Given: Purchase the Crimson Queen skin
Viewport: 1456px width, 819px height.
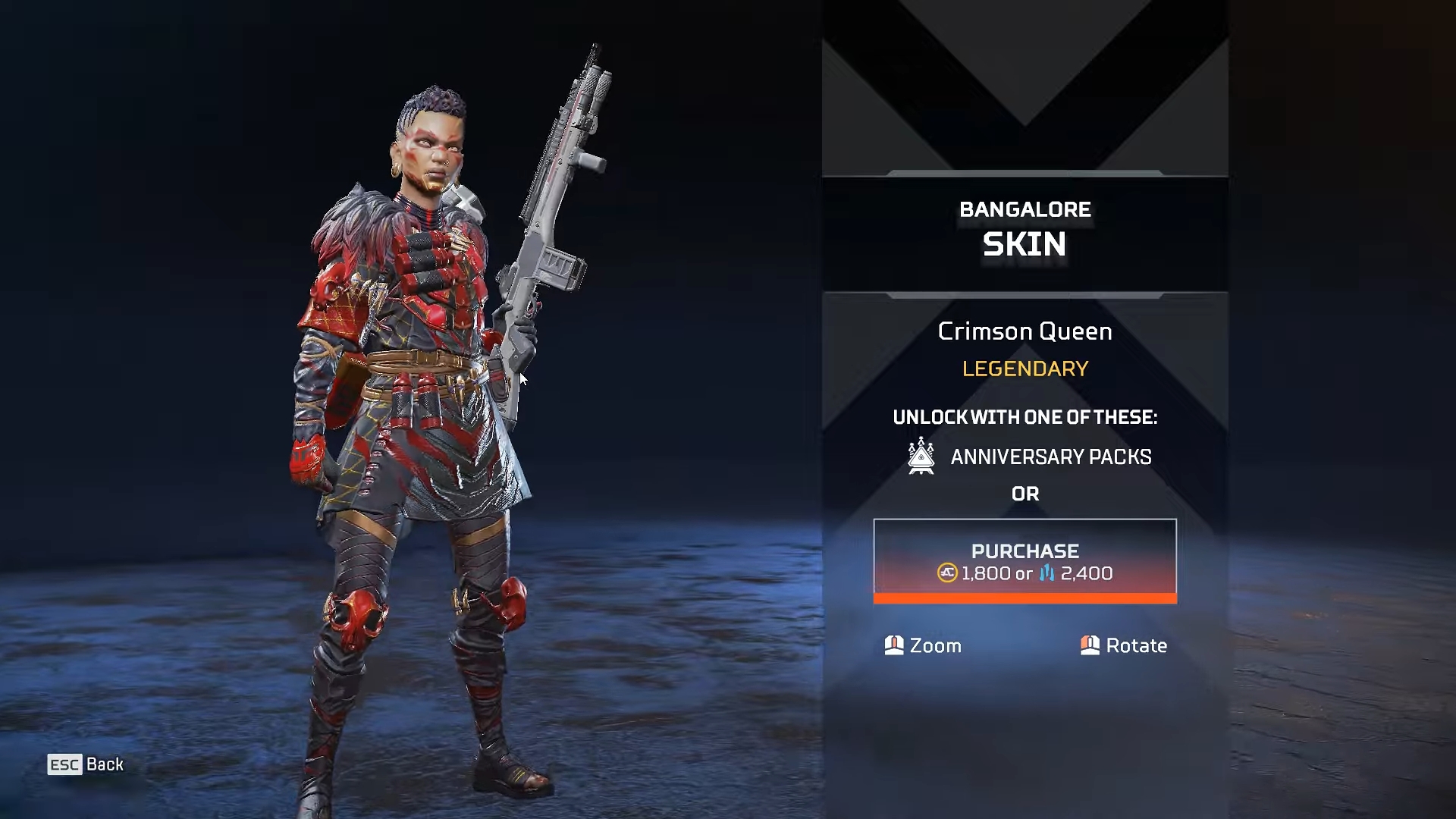Looking at the screenshot, I should tap(1025, 561).
